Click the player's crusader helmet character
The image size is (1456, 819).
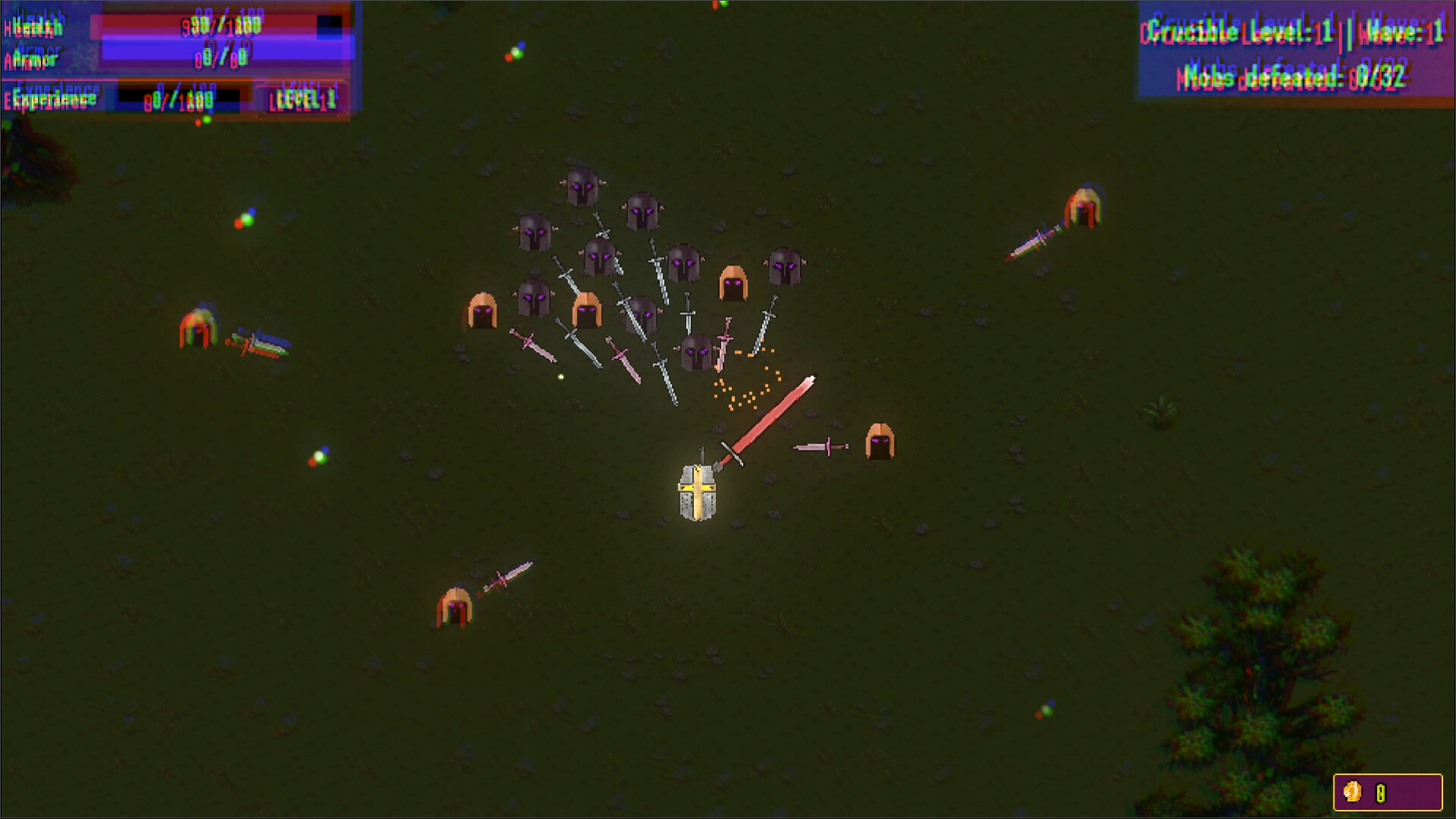698,494
